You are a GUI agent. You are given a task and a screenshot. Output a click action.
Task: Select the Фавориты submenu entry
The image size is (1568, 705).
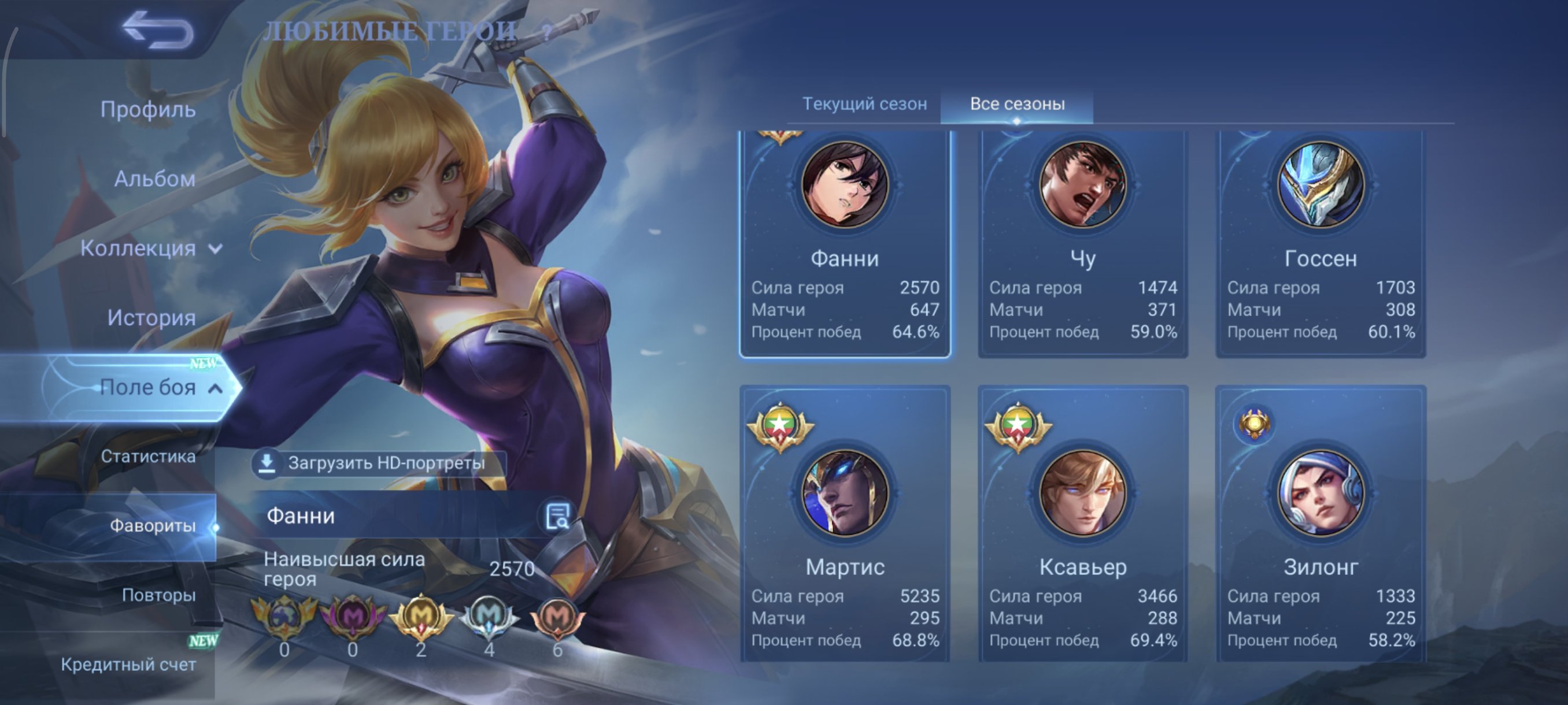tap(152, 525)
